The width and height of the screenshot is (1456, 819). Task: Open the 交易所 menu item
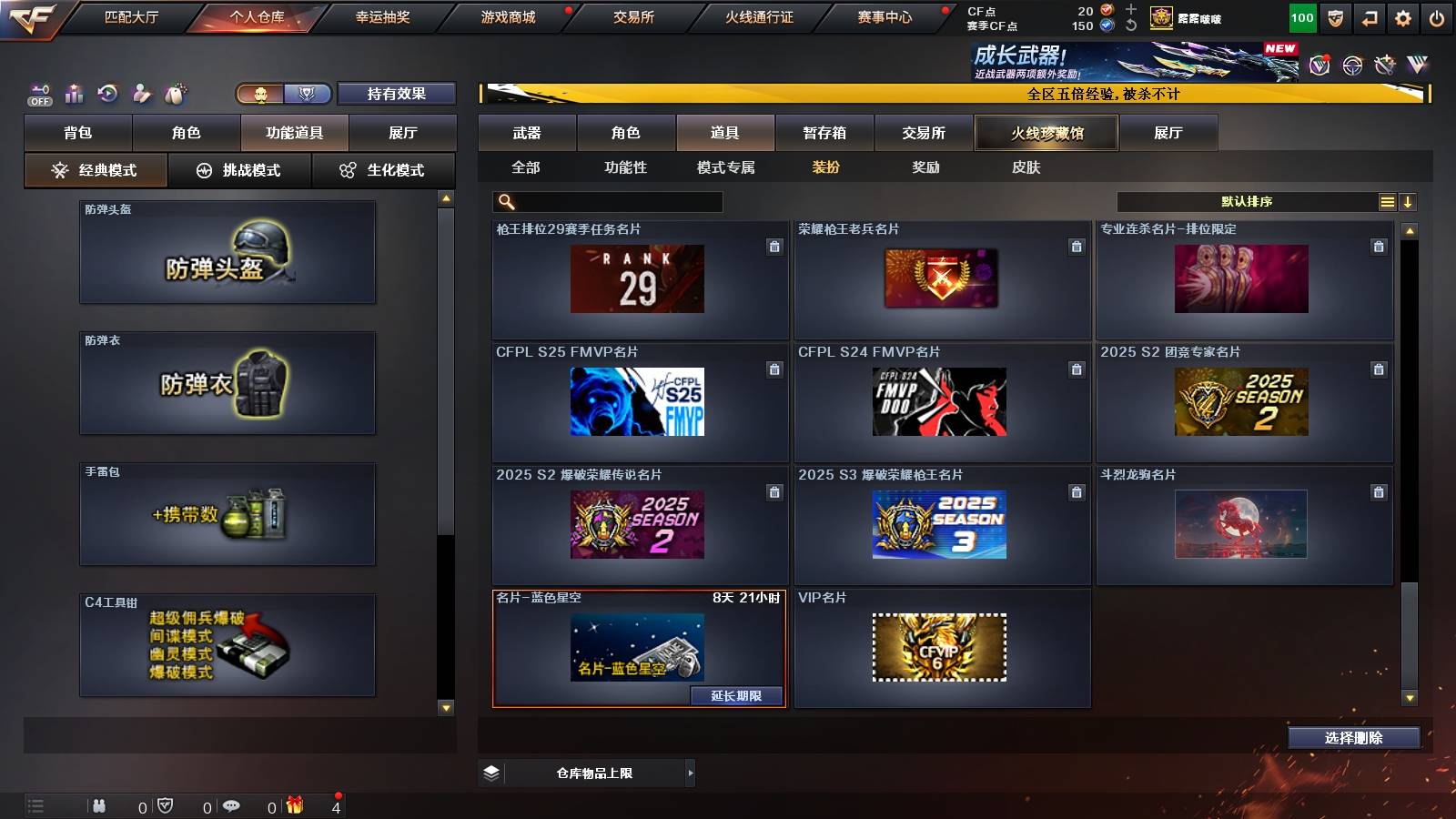[634, 15]
